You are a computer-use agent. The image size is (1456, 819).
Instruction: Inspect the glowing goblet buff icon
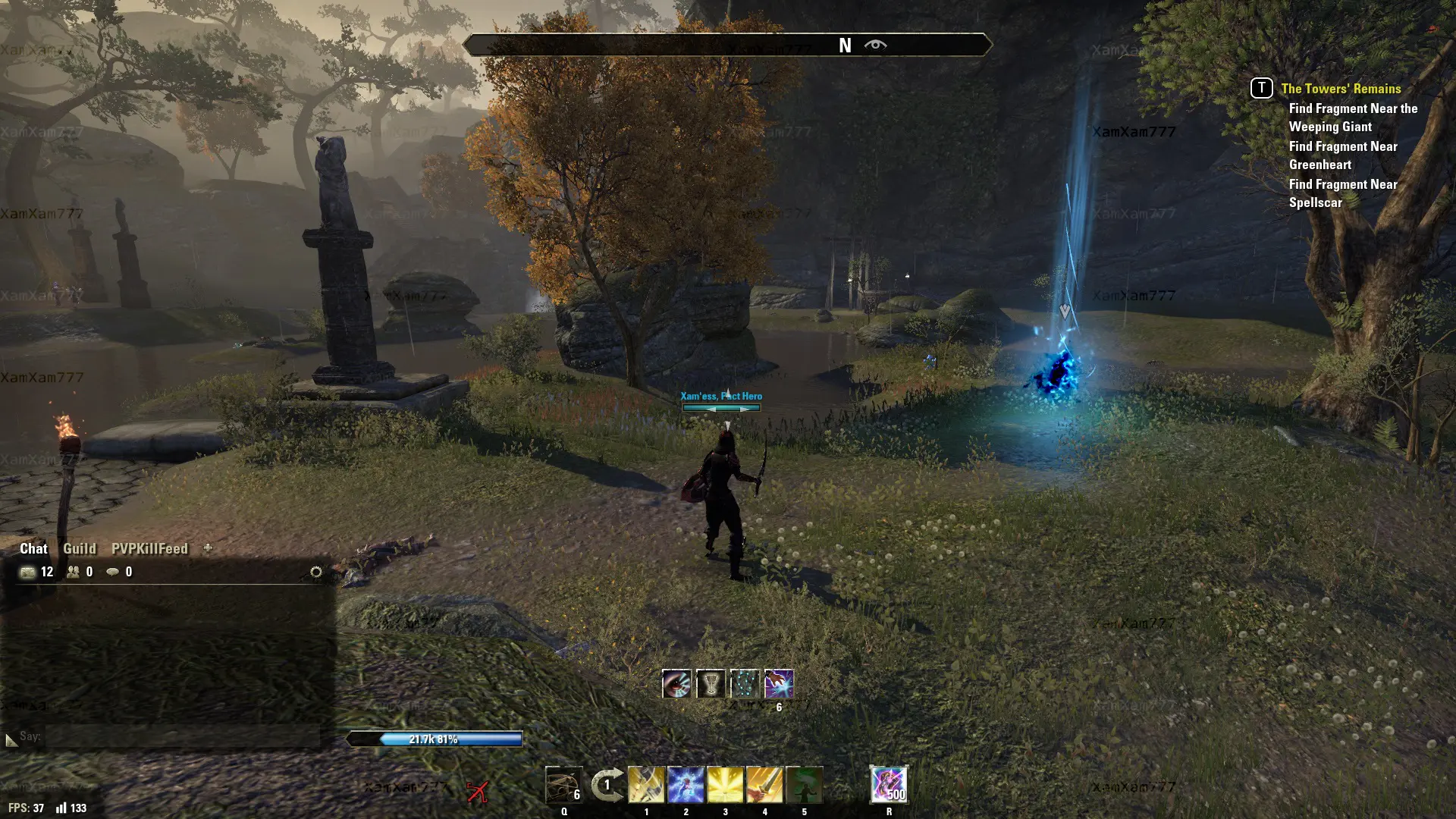711,684
